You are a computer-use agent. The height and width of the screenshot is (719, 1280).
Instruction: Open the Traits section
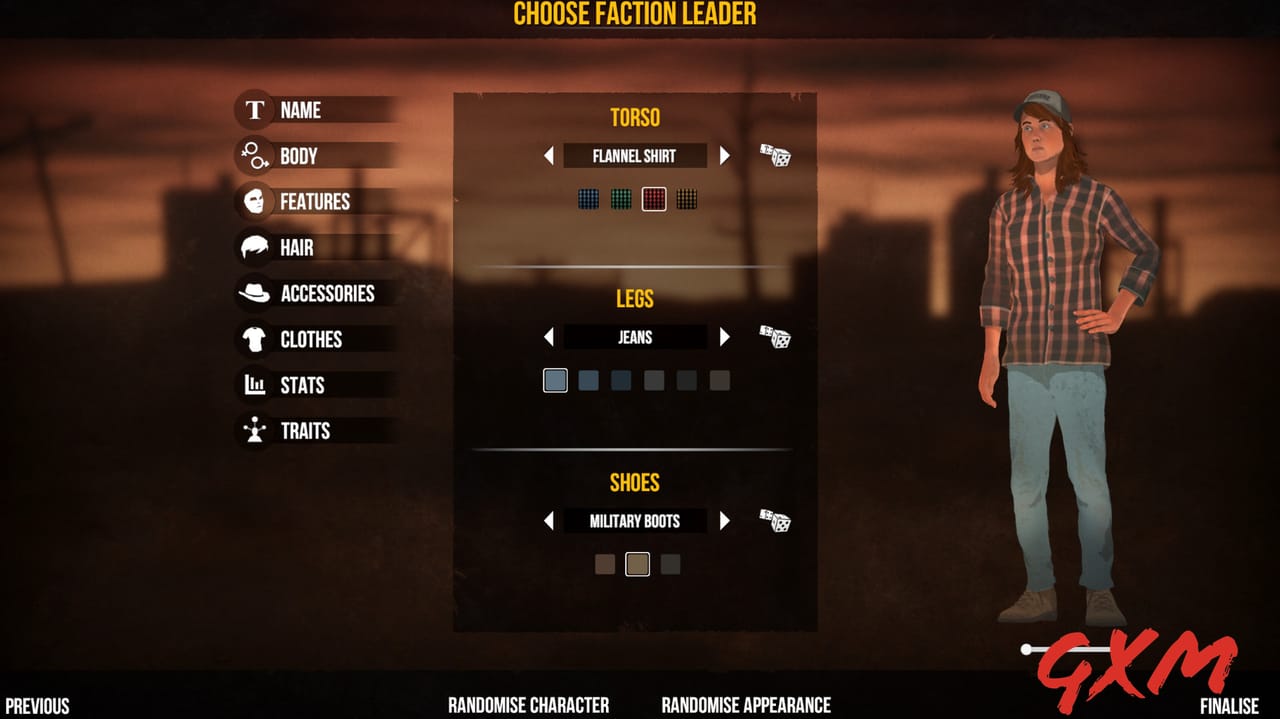(305, 431)
